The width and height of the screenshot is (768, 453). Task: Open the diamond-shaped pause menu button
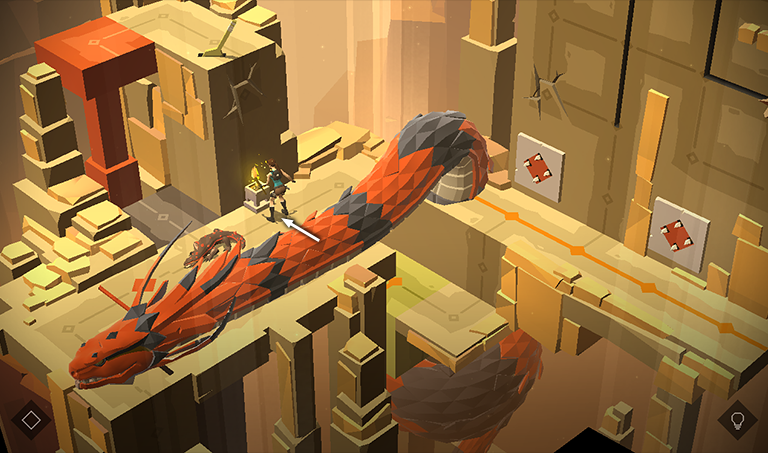point(31,419)
